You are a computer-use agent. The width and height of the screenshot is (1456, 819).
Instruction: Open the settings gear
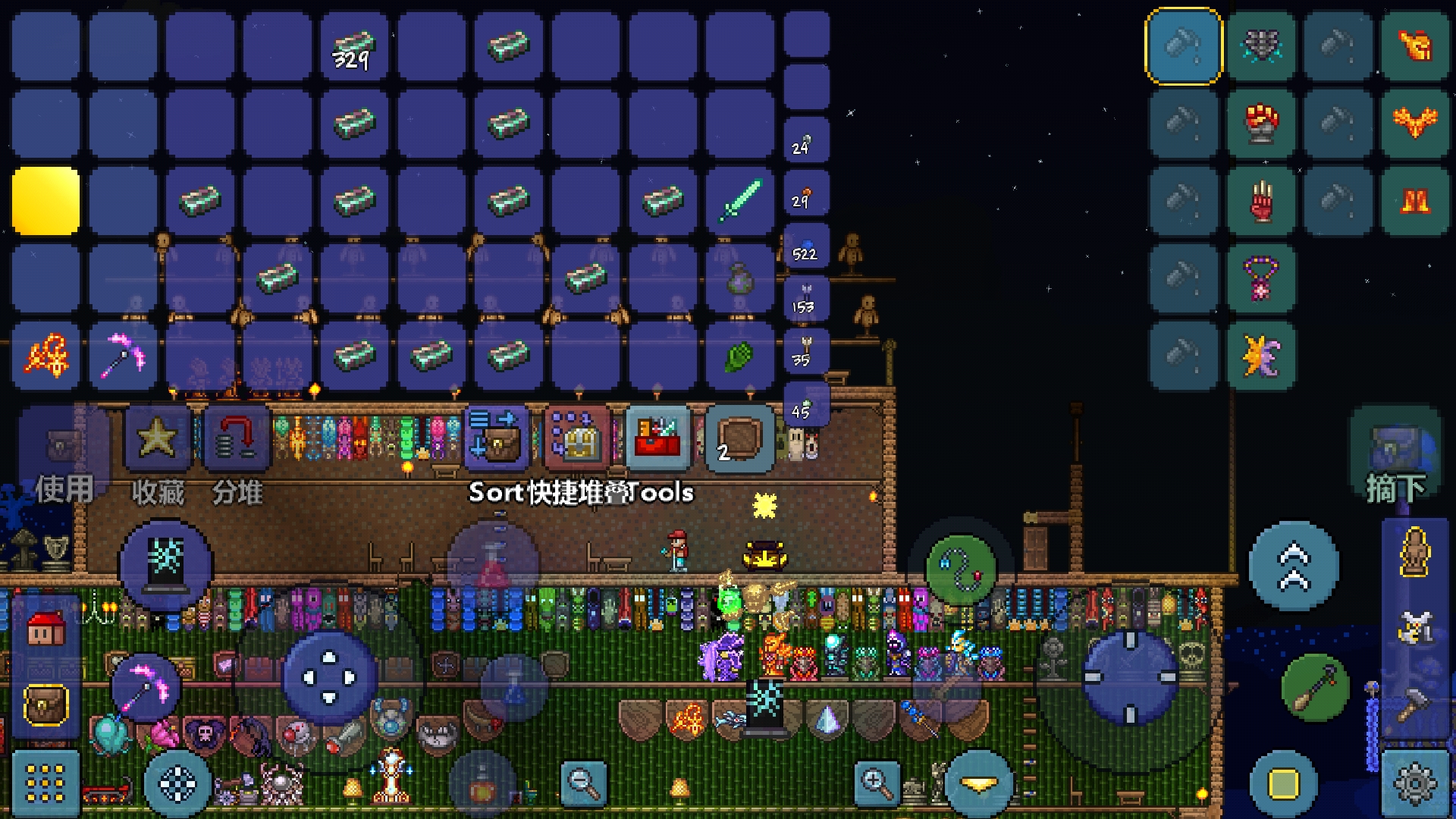click(1415, 784)
